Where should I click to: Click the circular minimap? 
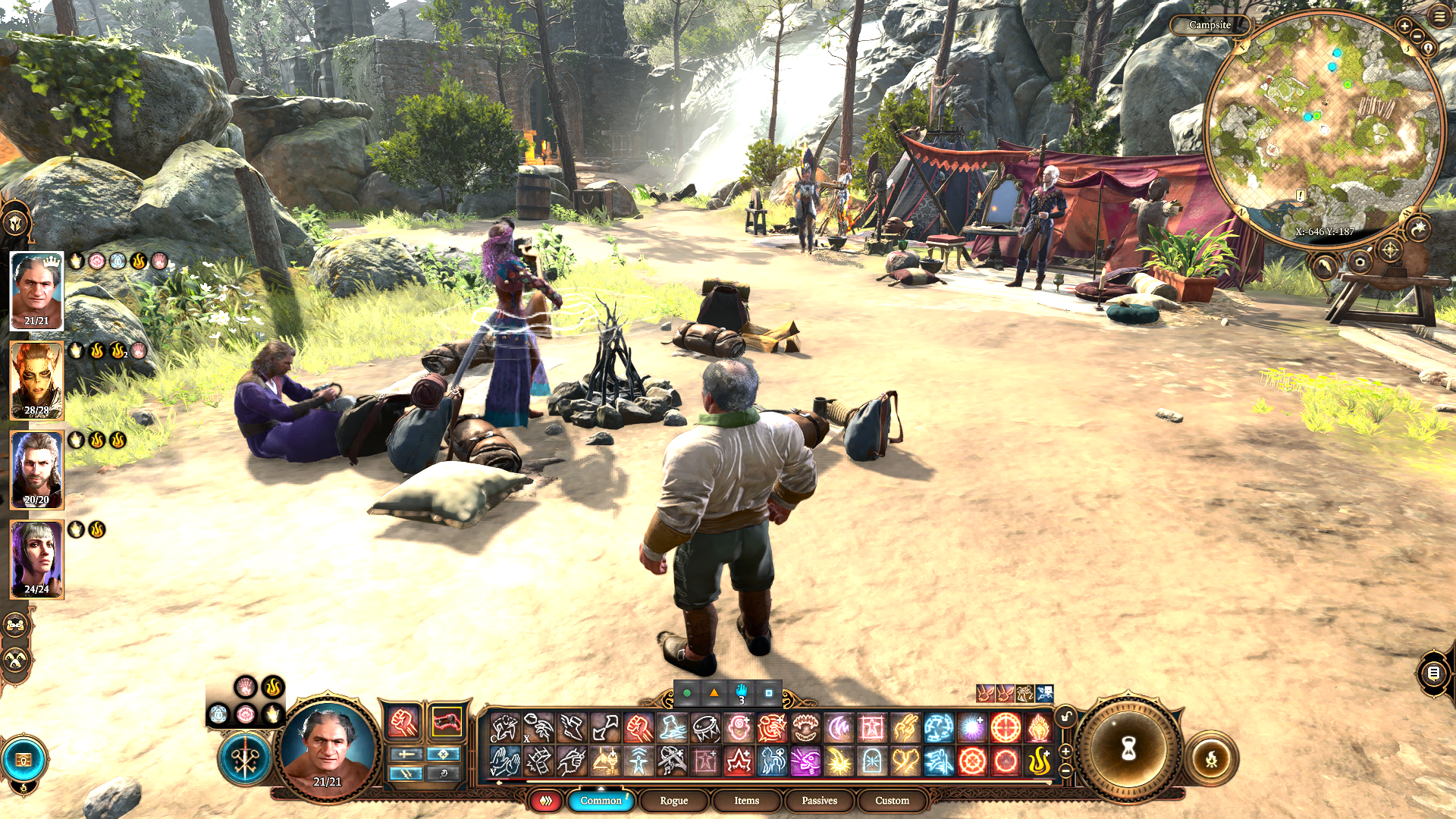pyautogui.click(x=1323, y=129)
